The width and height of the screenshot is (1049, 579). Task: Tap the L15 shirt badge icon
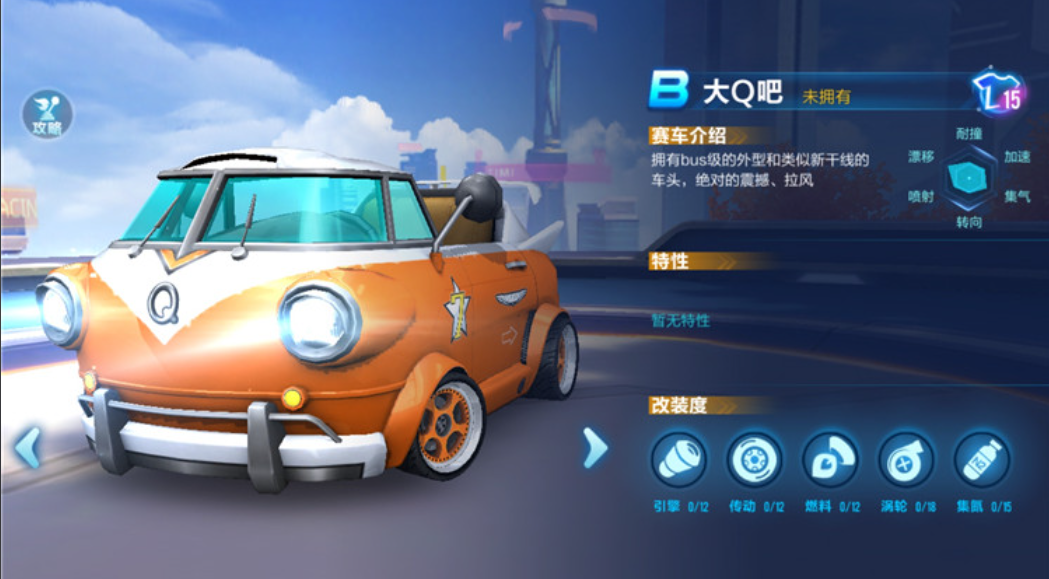[x=999, y=94]
